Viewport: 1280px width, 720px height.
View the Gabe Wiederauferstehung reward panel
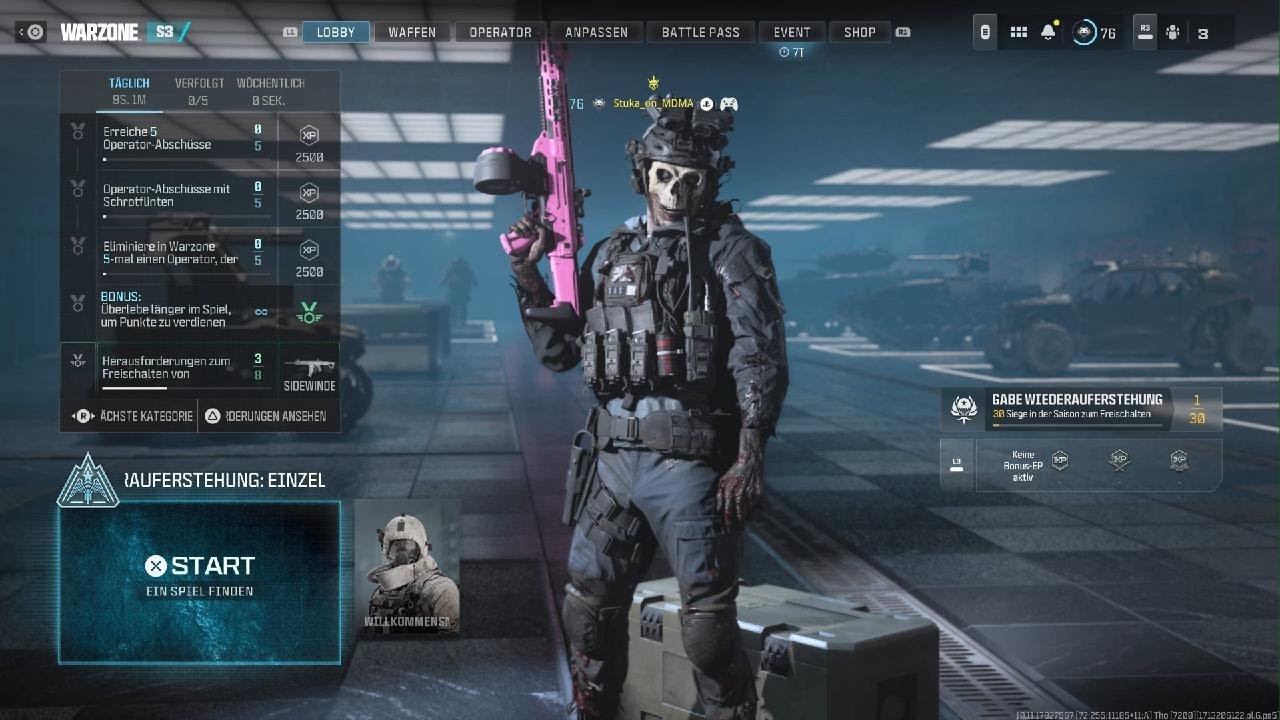(x=1081, y=408)
